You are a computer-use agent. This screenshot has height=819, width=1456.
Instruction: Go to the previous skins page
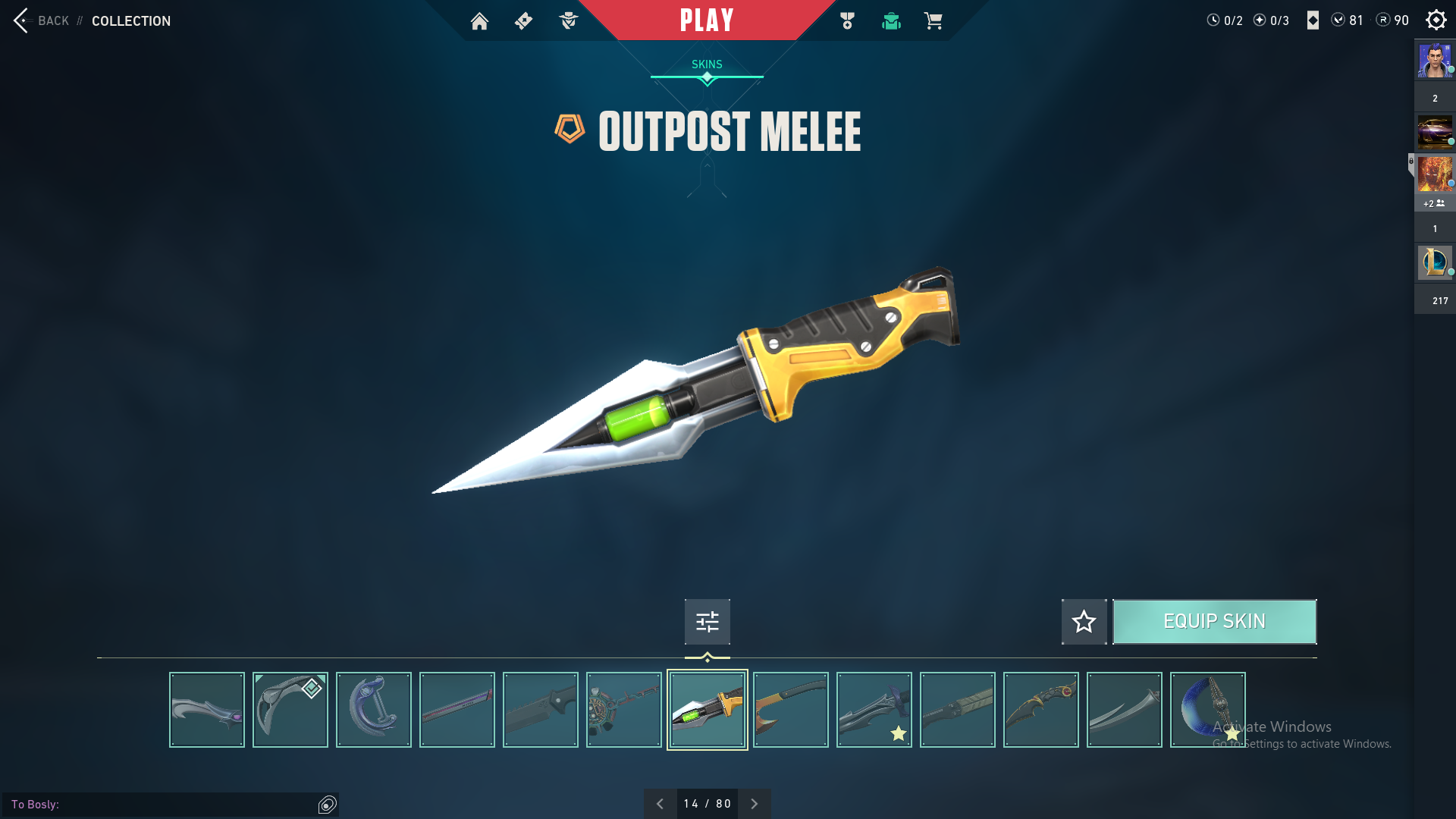pyautogui.click(x=660, y=804)
